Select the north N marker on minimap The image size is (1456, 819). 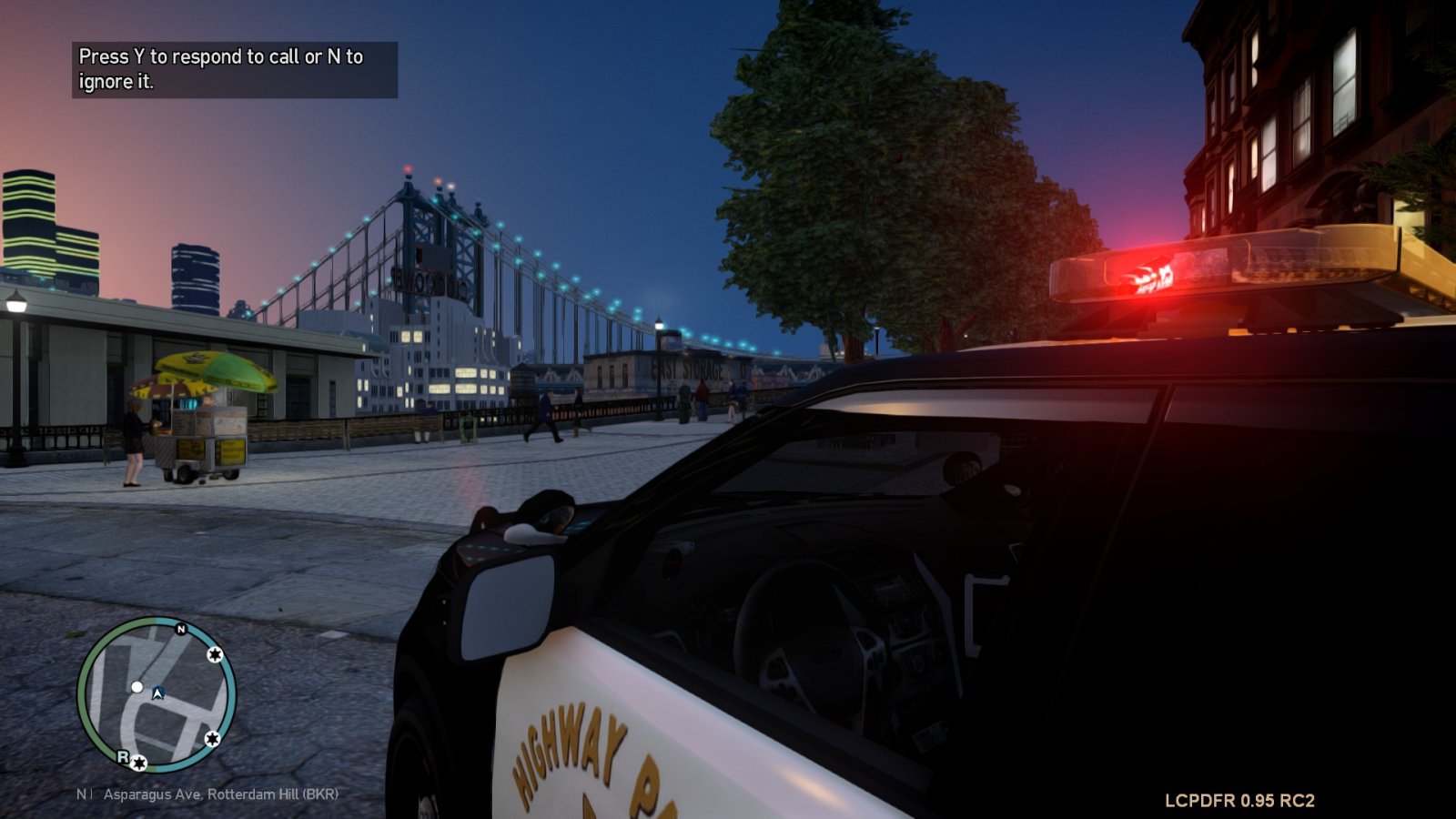coord(181,629)
